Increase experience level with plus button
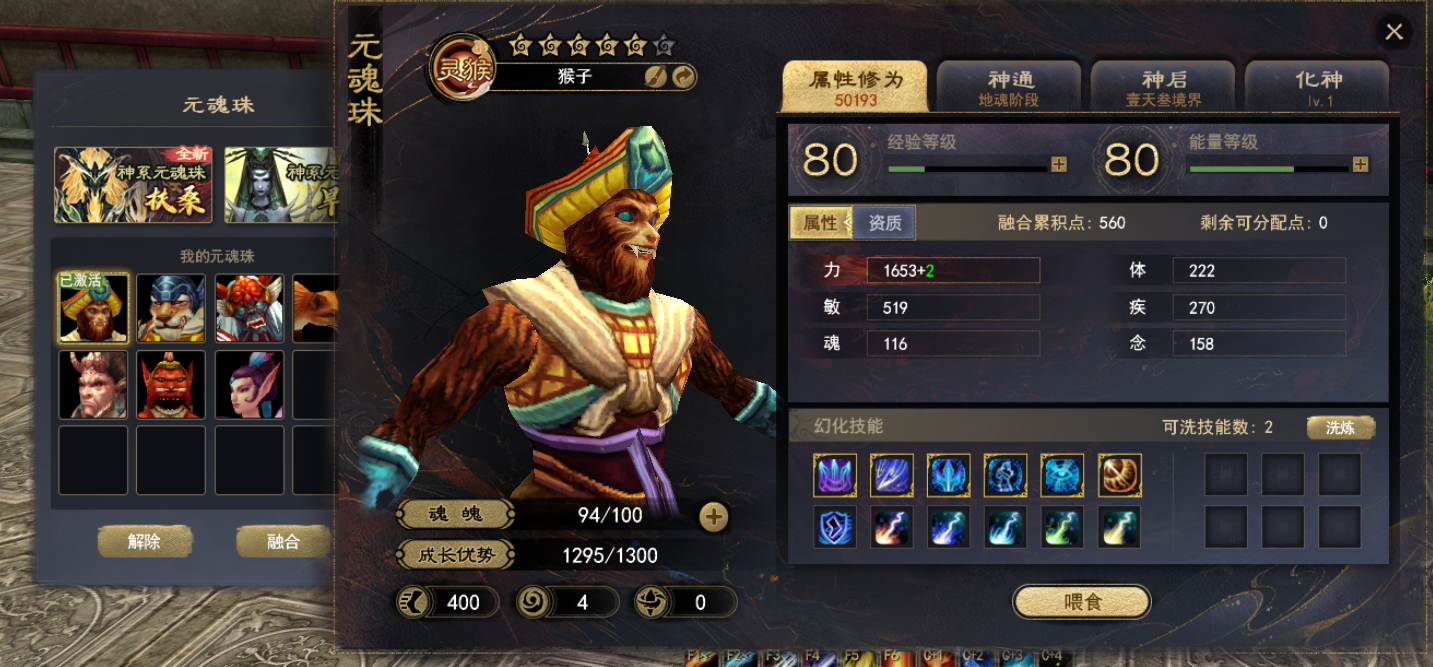The image size is (1433, 667). (x=1059, y=164)
